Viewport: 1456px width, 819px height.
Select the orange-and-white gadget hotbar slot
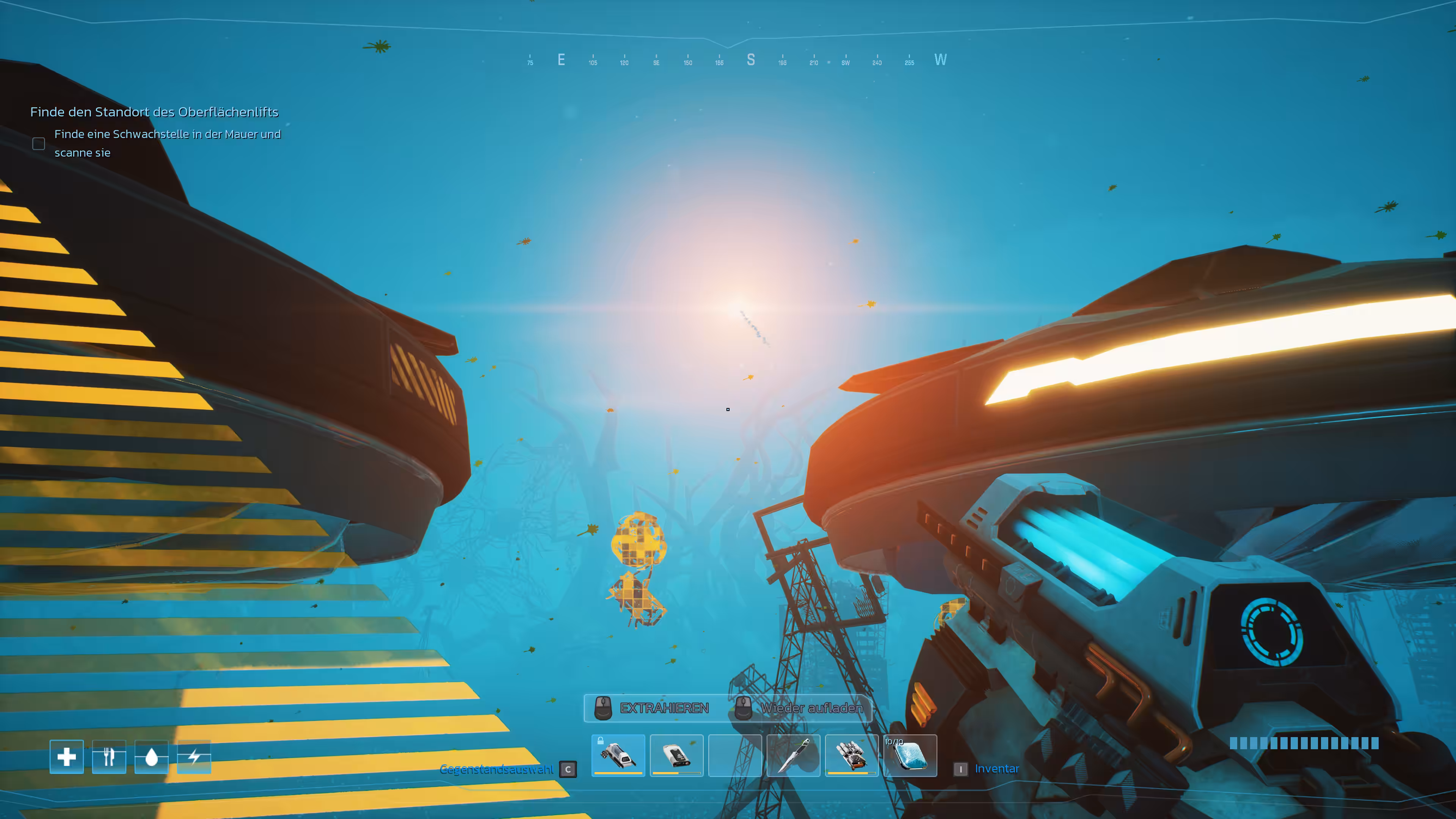point(851,755)
